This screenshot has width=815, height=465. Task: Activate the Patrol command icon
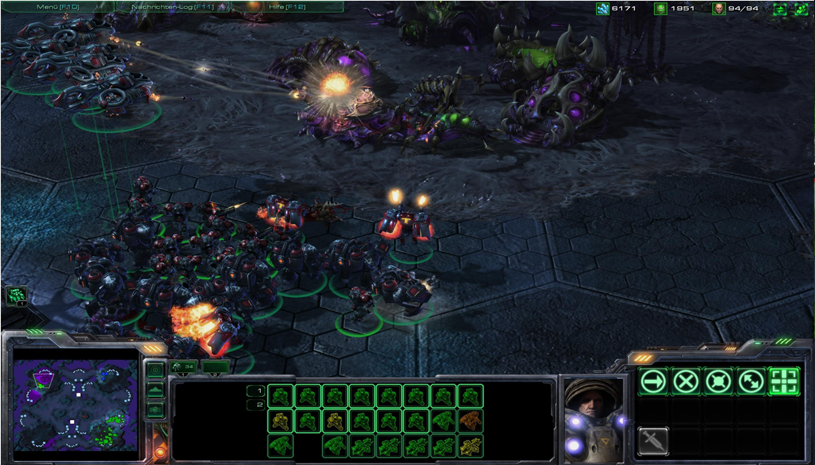click(750, 381)
